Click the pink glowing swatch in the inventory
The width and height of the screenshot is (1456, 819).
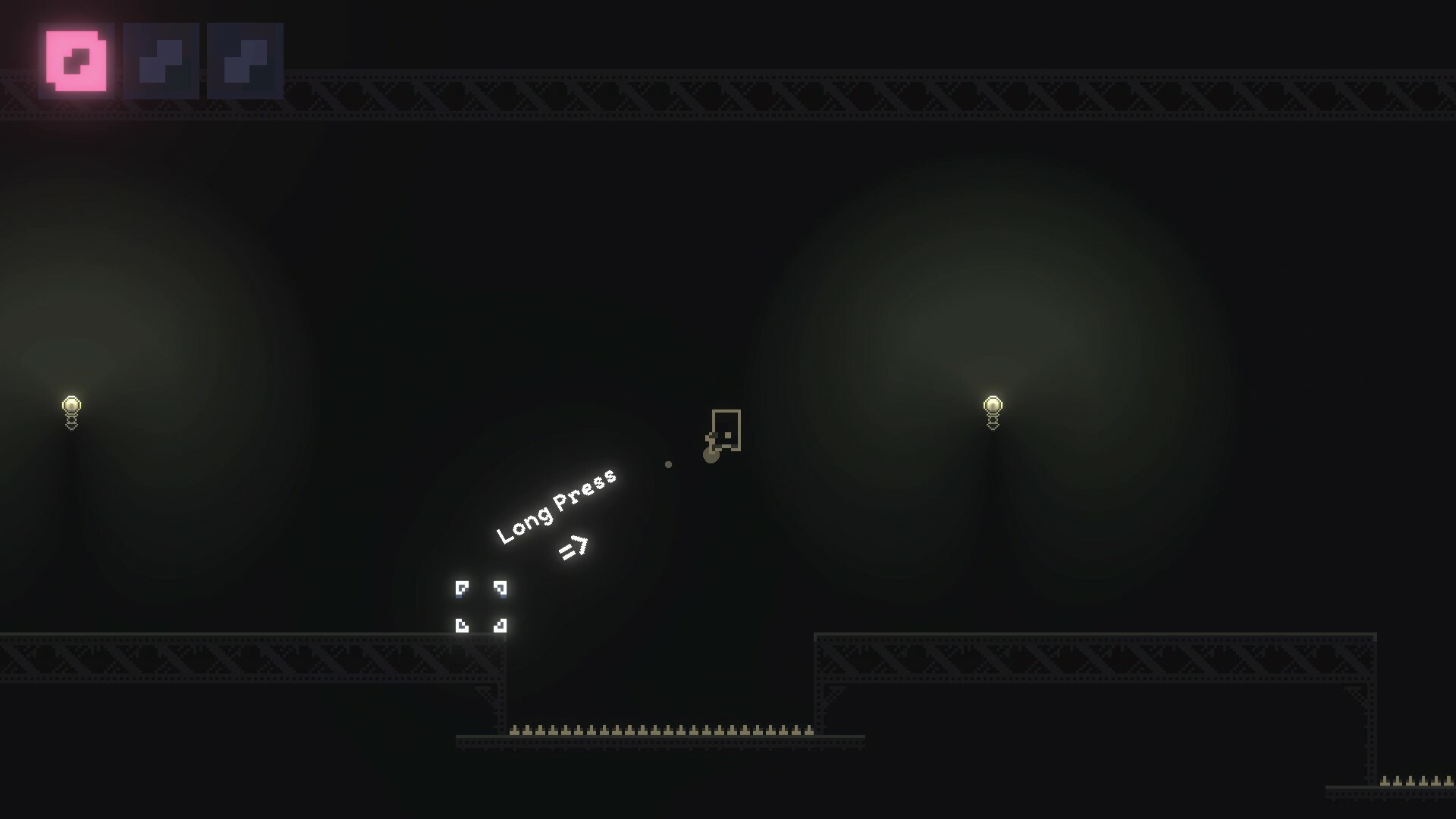pyautogui.click(x=76, y=61)
